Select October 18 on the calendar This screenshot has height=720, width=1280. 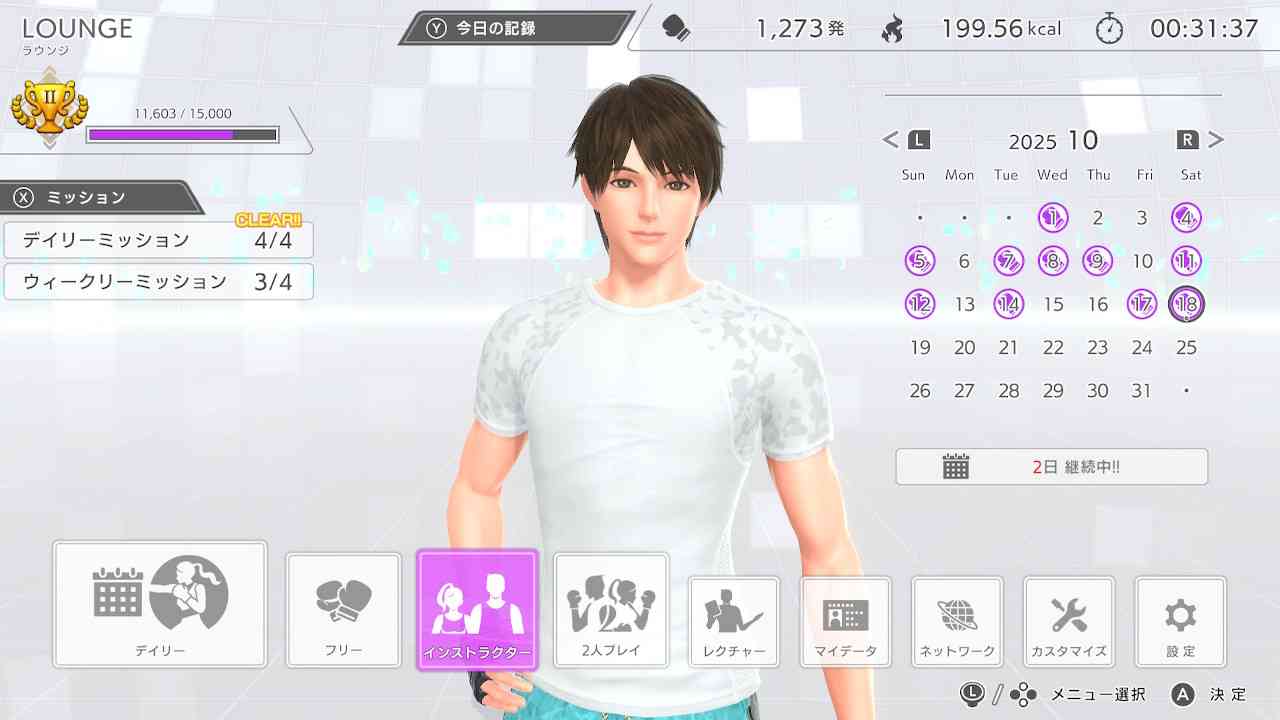(x=1186, y=304)
